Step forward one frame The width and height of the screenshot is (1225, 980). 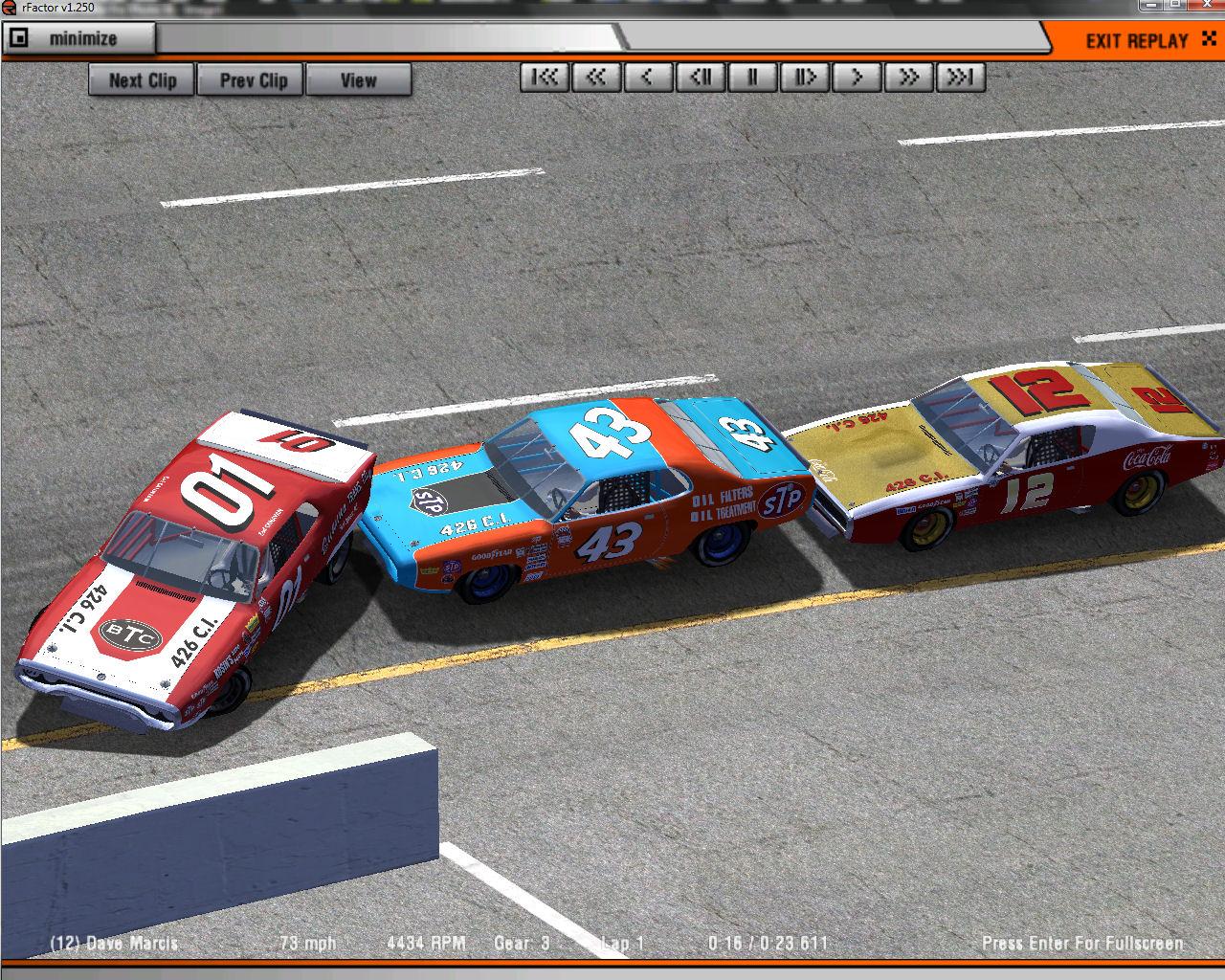(804, 78)
